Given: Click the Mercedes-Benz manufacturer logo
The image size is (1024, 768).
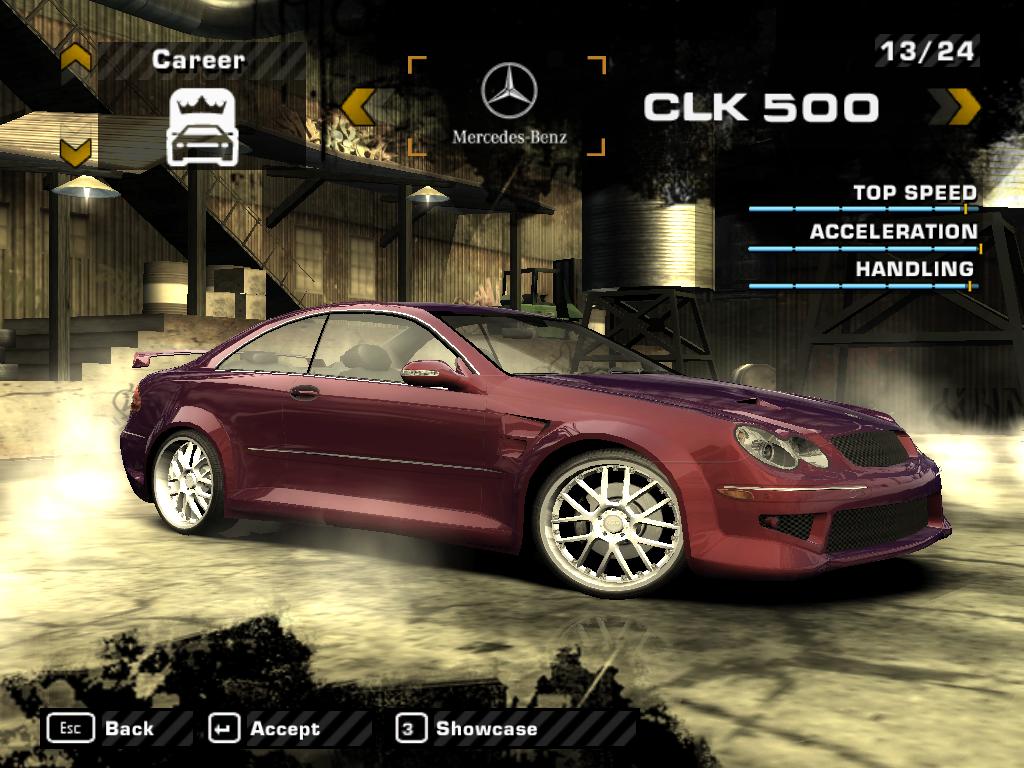Looking at the screenshot, I should pyautogui.click(x=509, y=105).
